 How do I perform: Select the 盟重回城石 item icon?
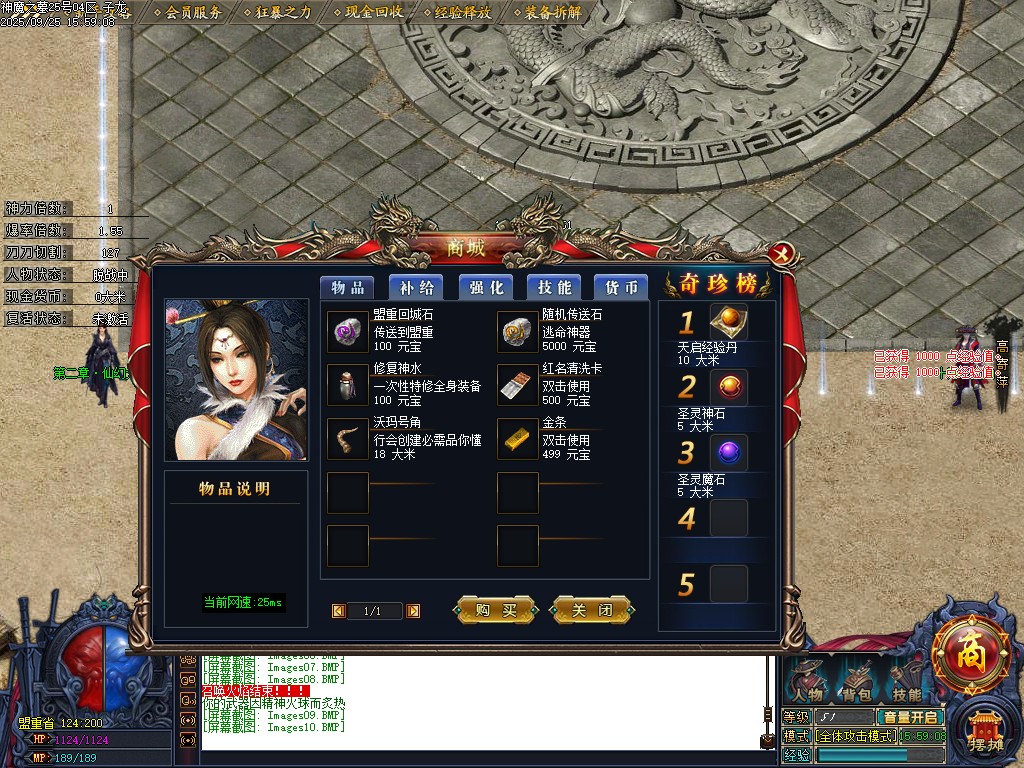[348, 331]
